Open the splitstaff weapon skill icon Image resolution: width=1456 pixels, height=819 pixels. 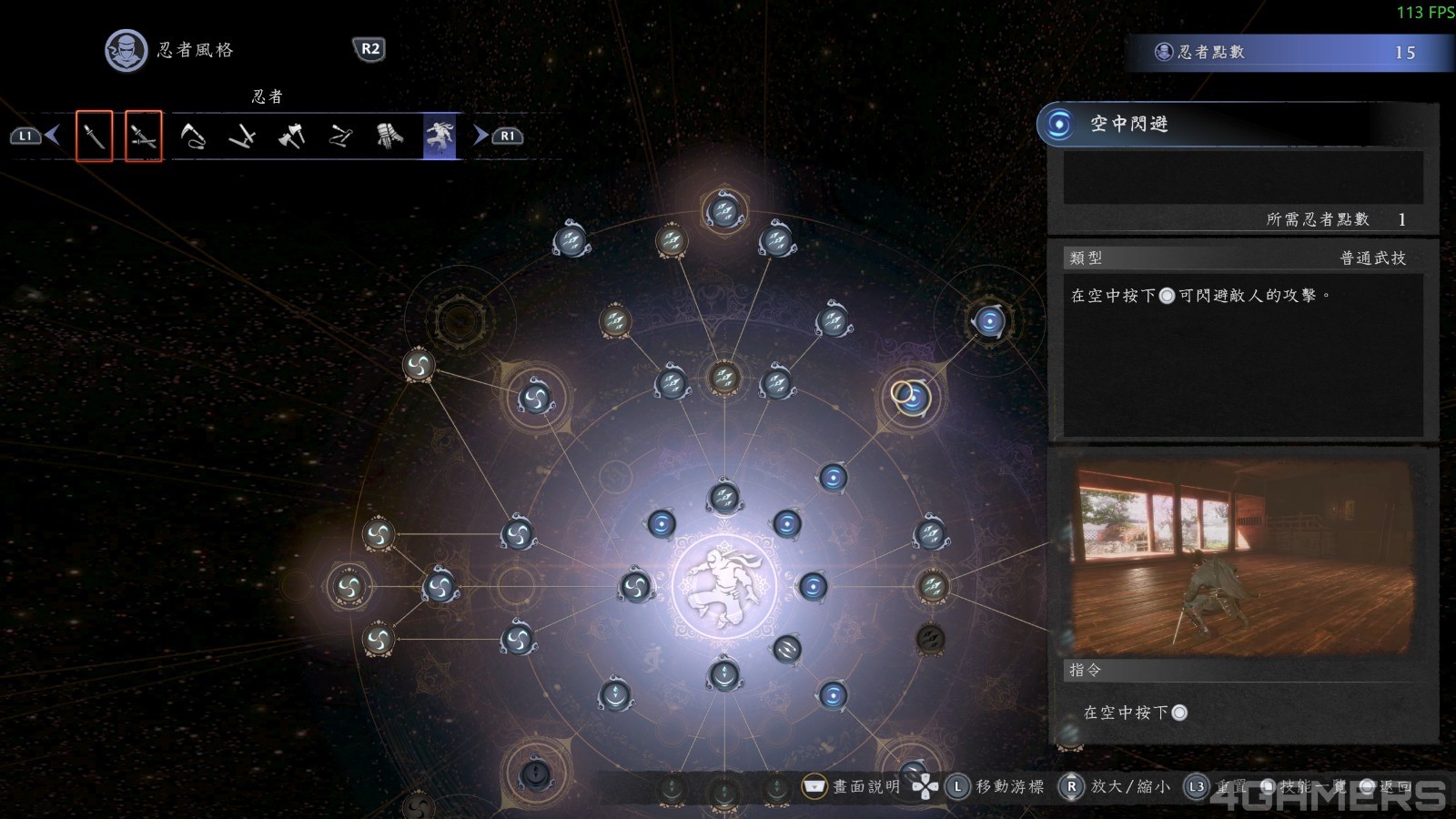(339, 136)
